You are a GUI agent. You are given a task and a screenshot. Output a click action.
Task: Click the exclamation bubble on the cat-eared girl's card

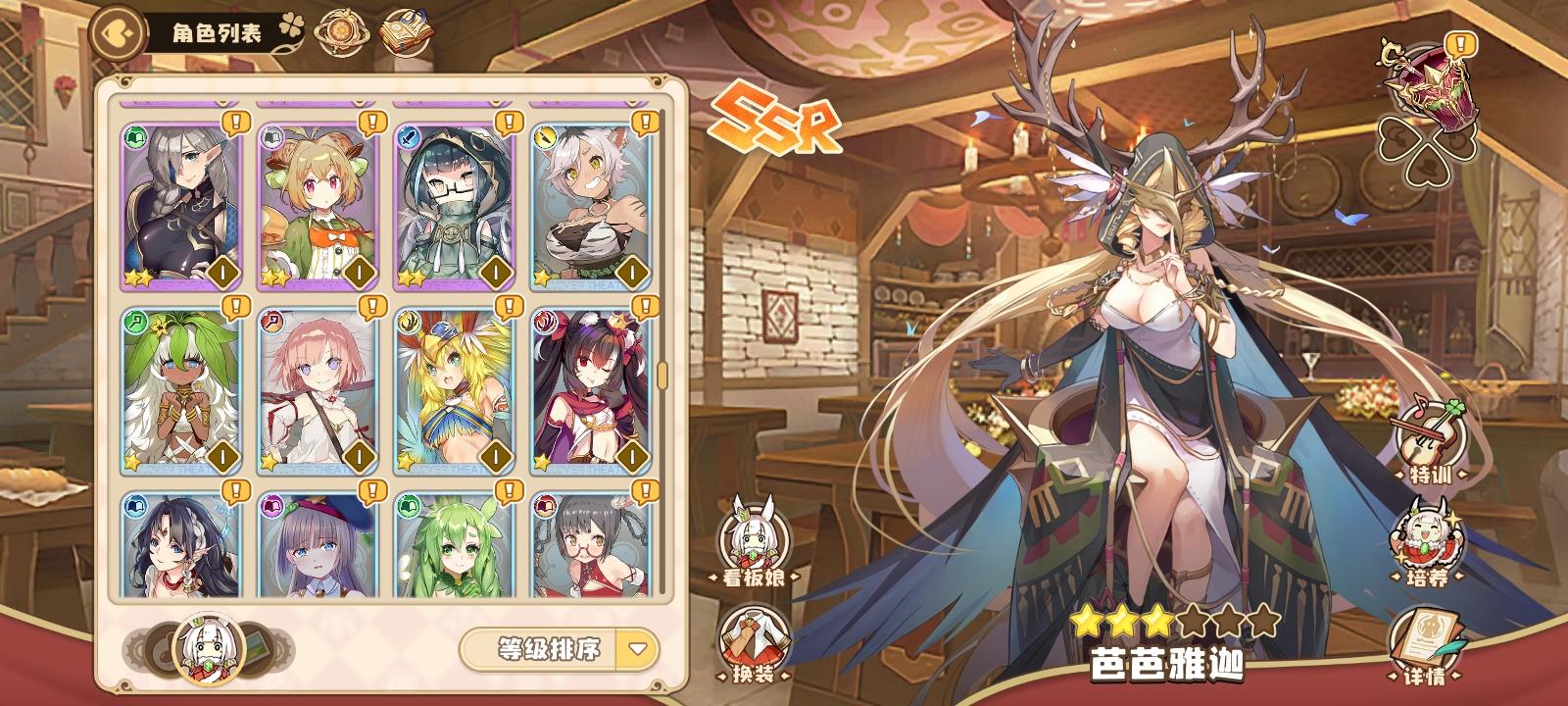[645, 123]
